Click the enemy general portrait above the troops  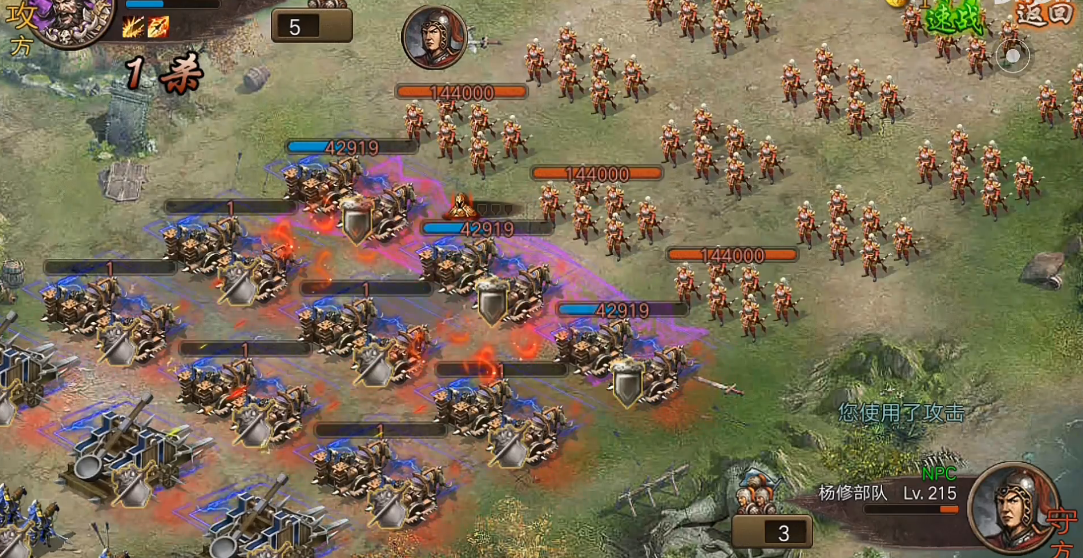[435, 38]
